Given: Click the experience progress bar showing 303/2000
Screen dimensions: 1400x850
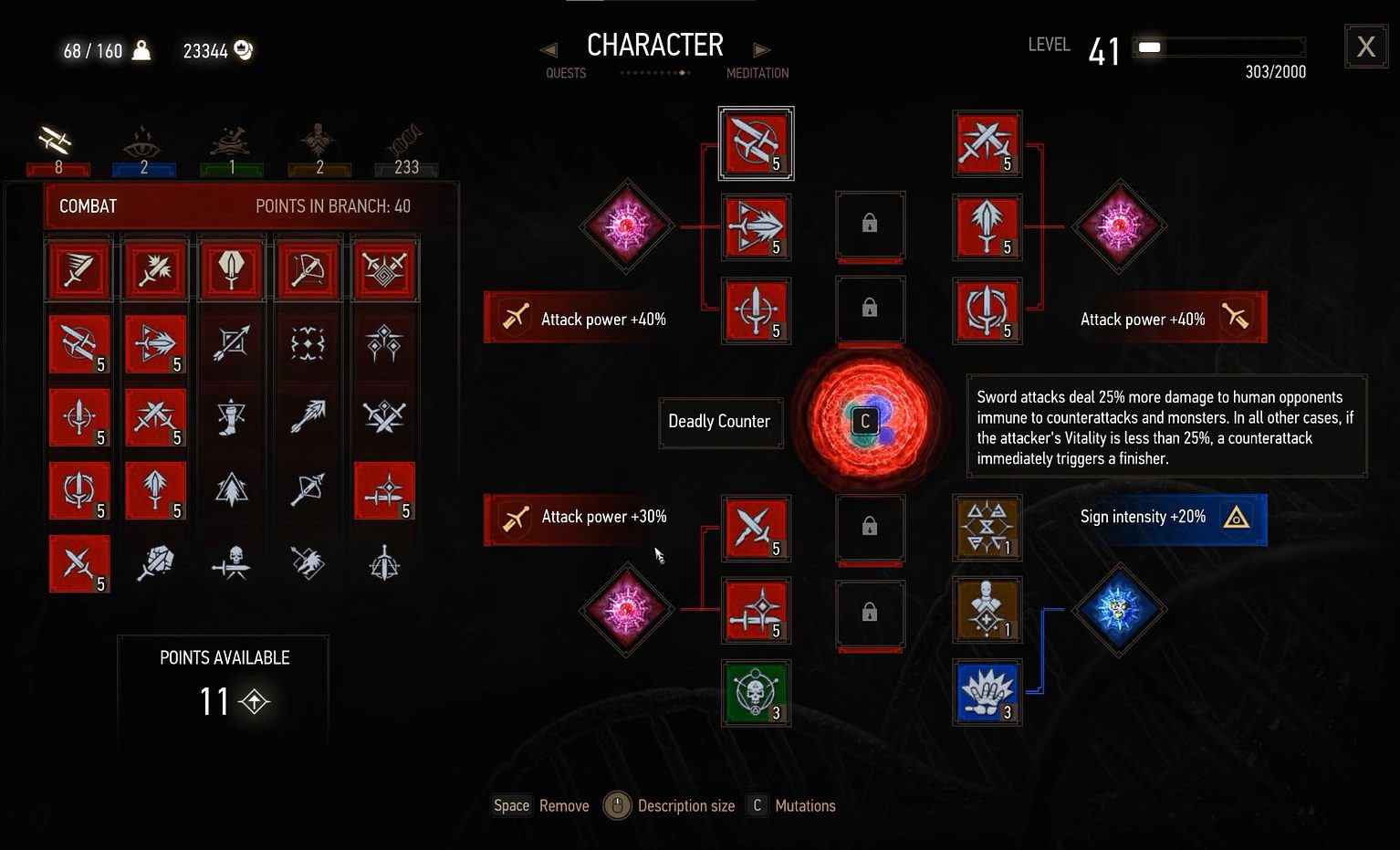Looking at the screenshot, I should click(1218, 48).
